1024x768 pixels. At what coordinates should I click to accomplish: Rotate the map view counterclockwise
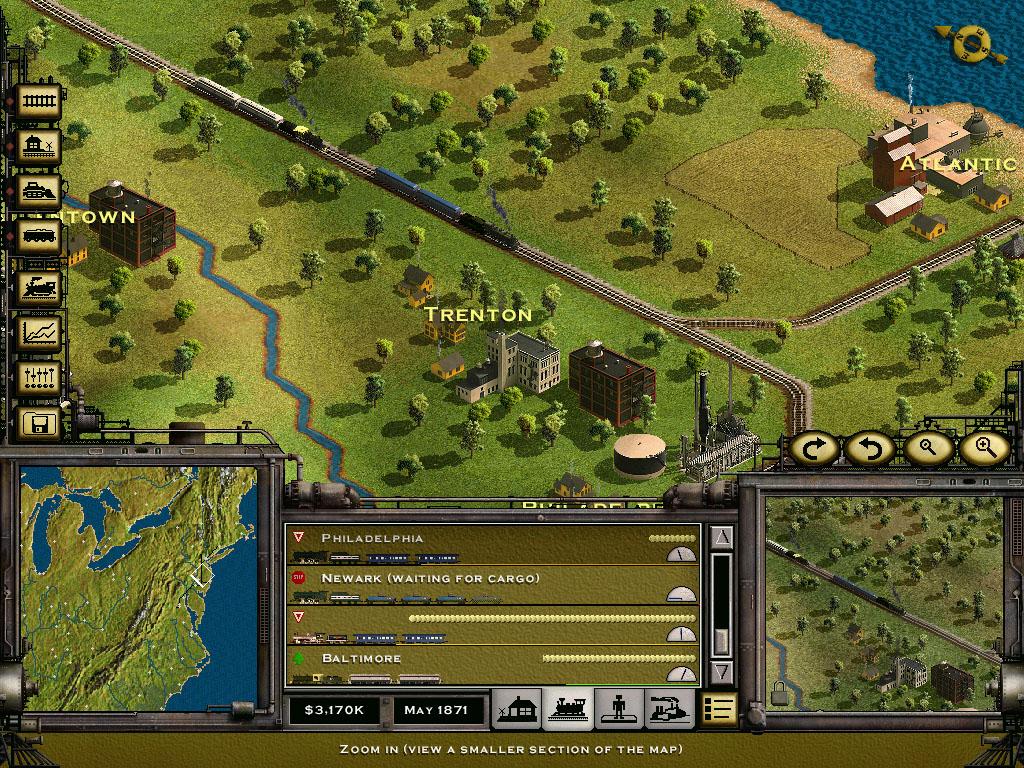871,448
